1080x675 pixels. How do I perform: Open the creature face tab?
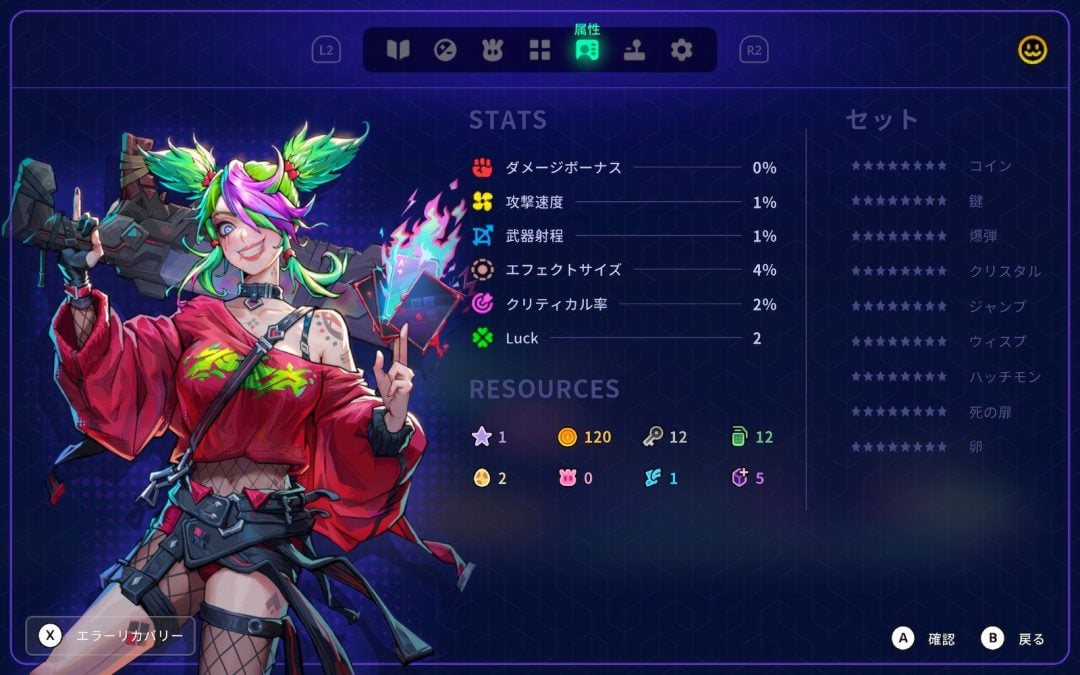point(492,50)
